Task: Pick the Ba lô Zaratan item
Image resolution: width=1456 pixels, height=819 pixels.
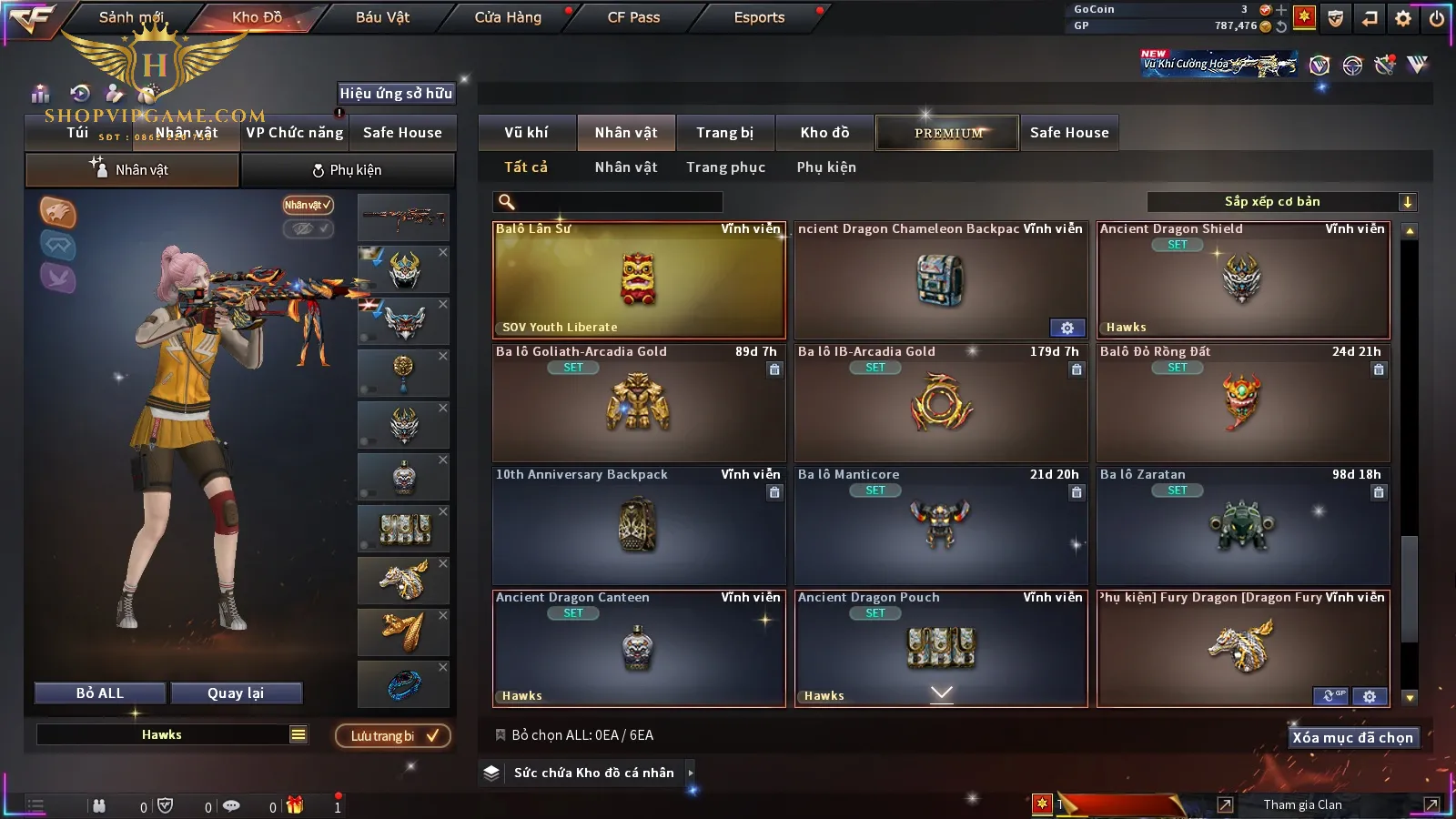Action: (x=1243, y=526)
